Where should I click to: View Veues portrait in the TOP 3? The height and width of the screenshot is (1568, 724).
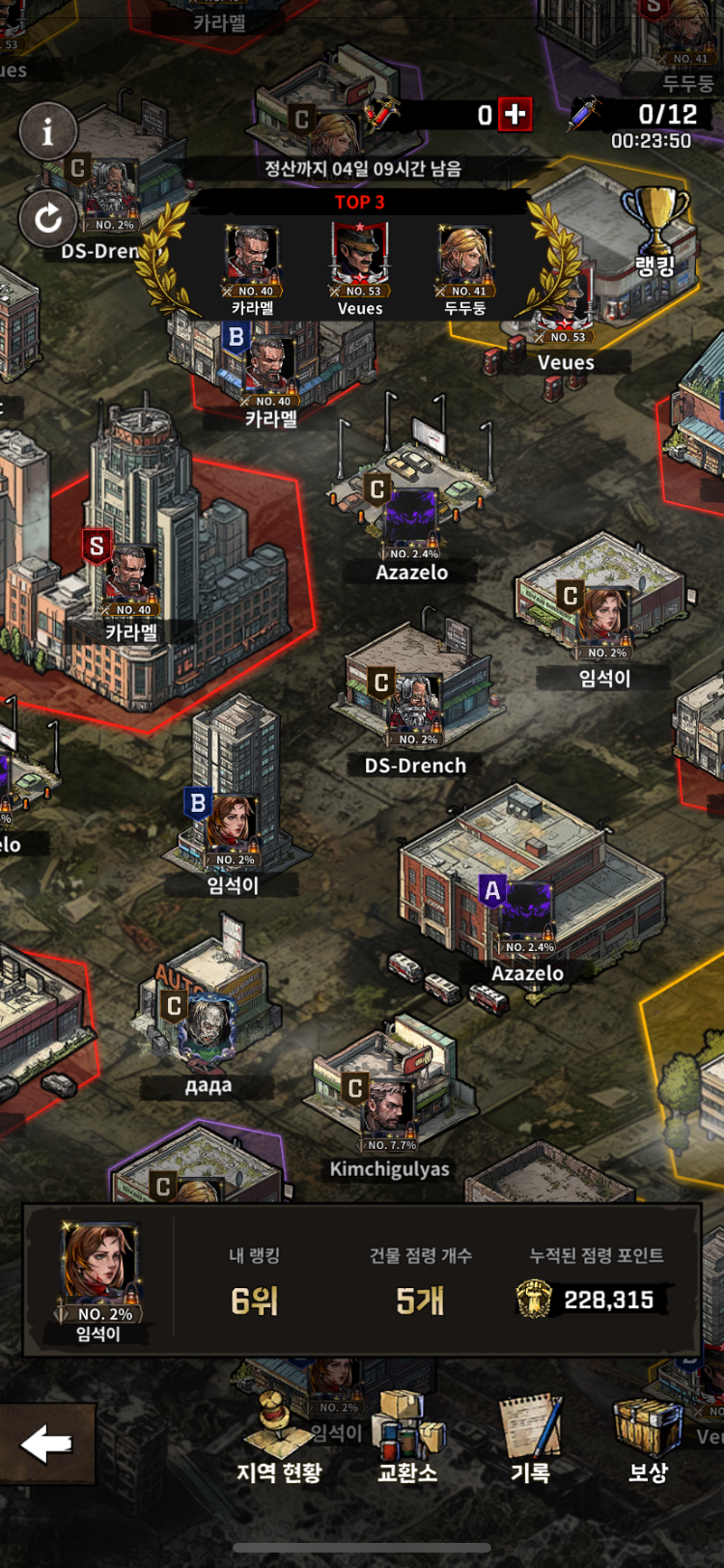click(360, 257)
